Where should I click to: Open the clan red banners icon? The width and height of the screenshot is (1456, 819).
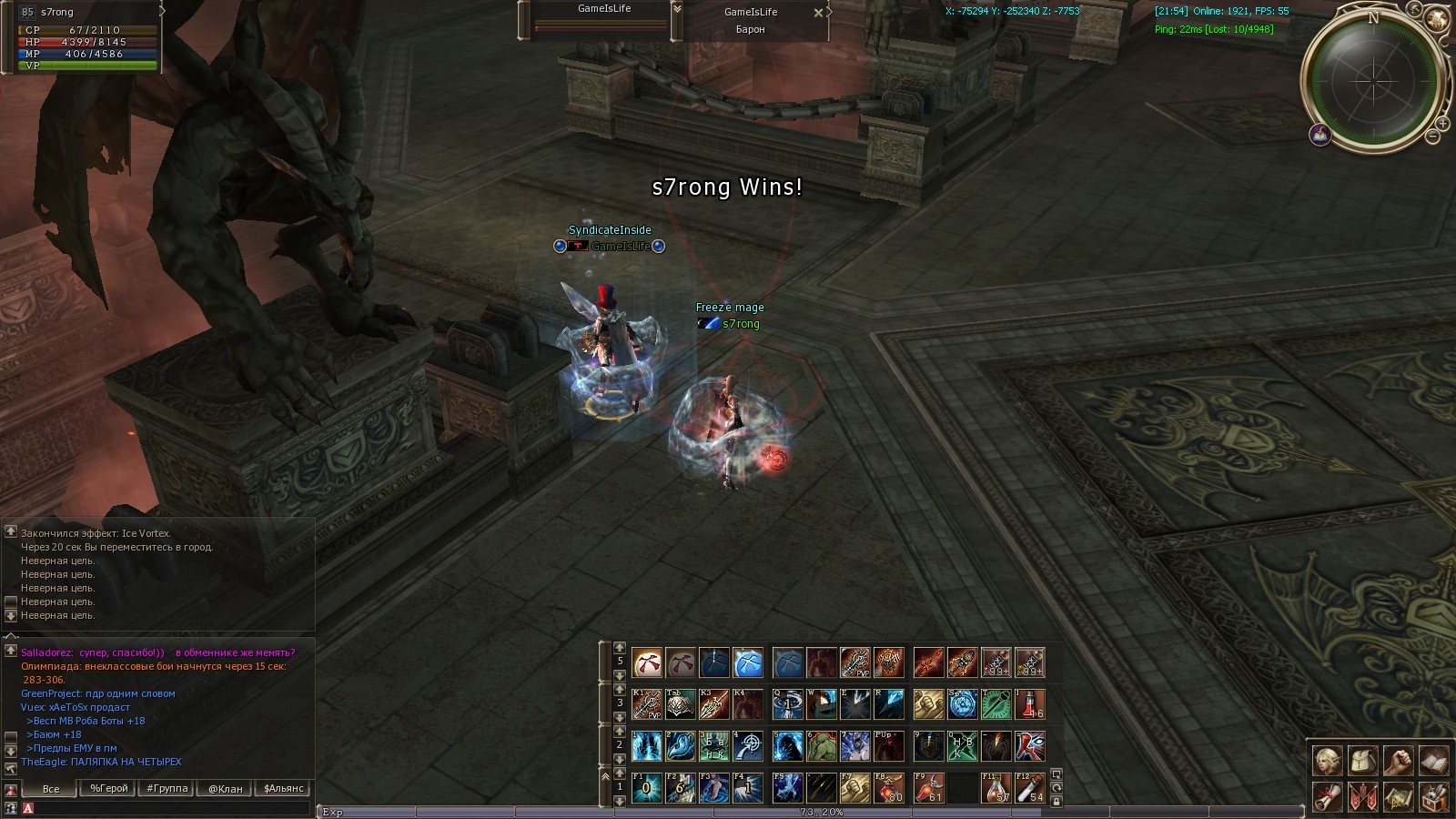click(x=1362, y=796)
